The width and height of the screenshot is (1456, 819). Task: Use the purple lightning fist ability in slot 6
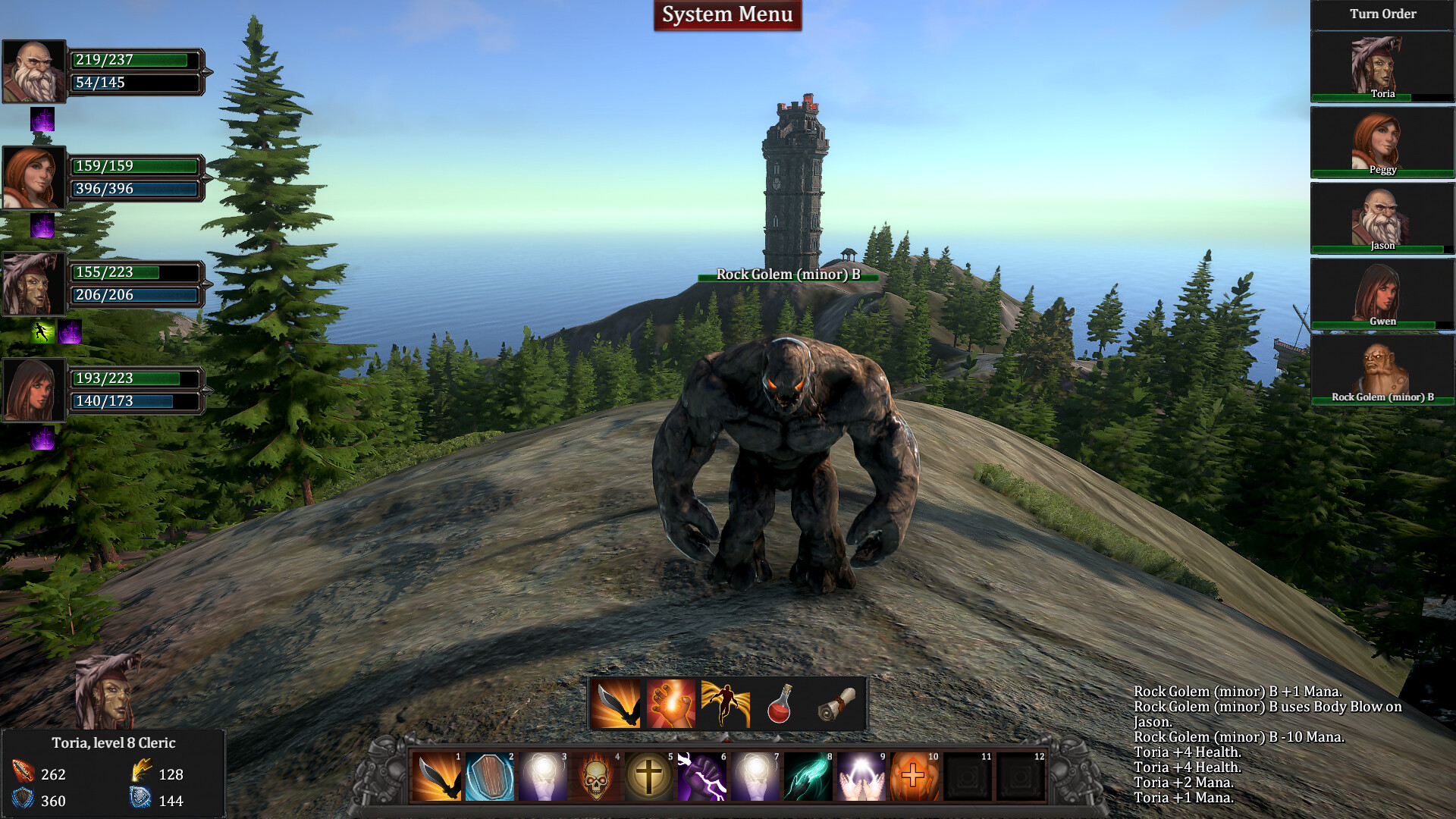pos(704,778)
